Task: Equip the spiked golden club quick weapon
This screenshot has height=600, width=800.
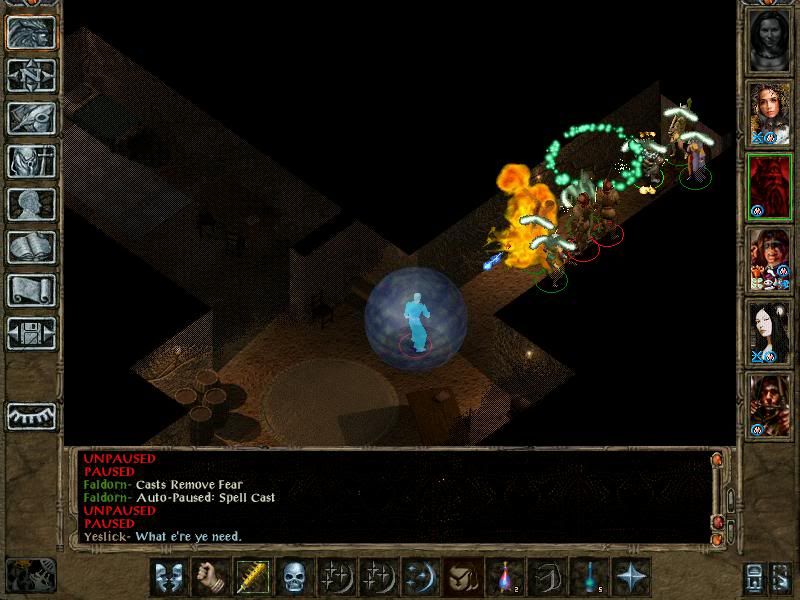Action: coord(253,577)
